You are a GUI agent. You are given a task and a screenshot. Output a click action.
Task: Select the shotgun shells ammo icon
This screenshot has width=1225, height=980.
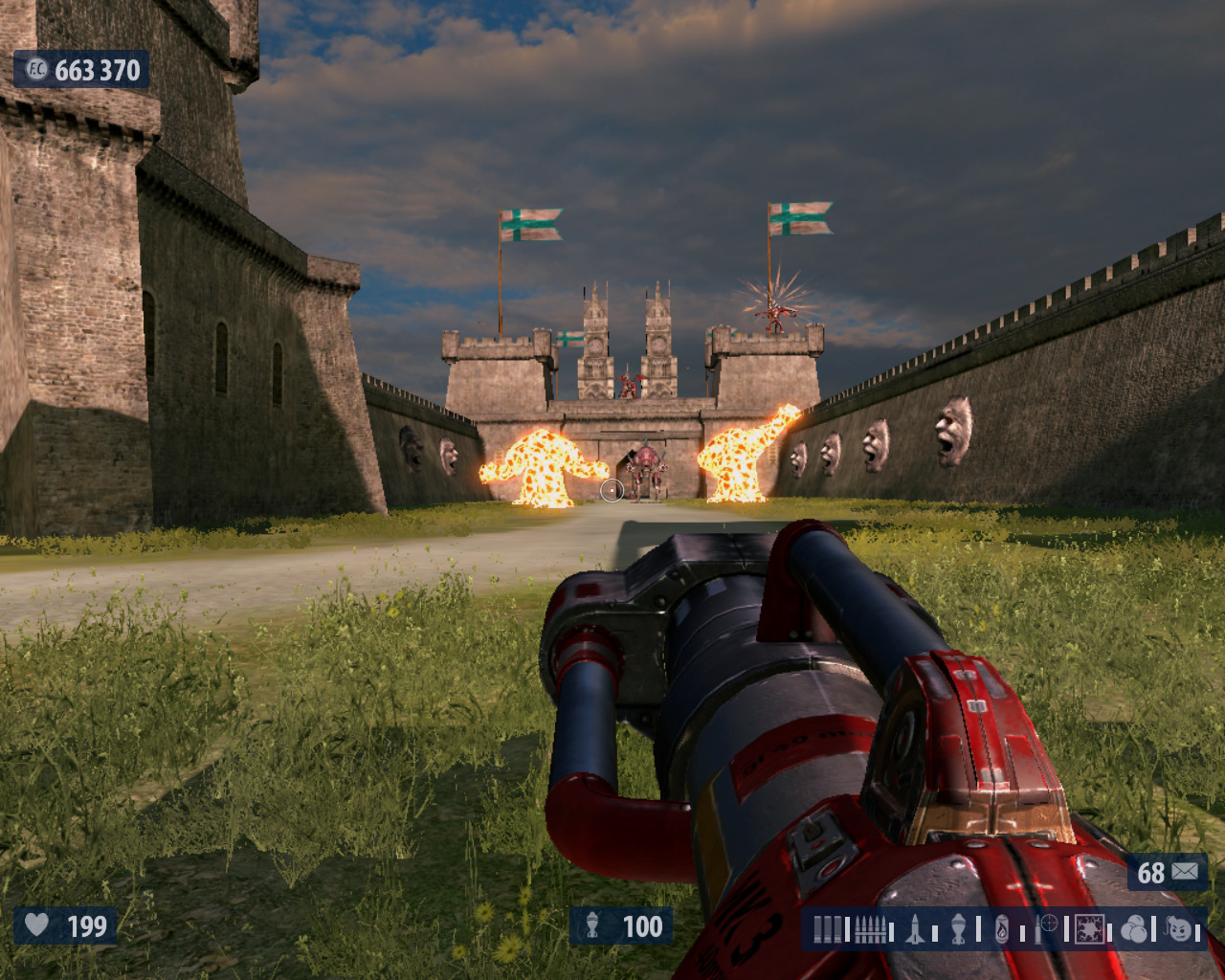pos(829,928)
